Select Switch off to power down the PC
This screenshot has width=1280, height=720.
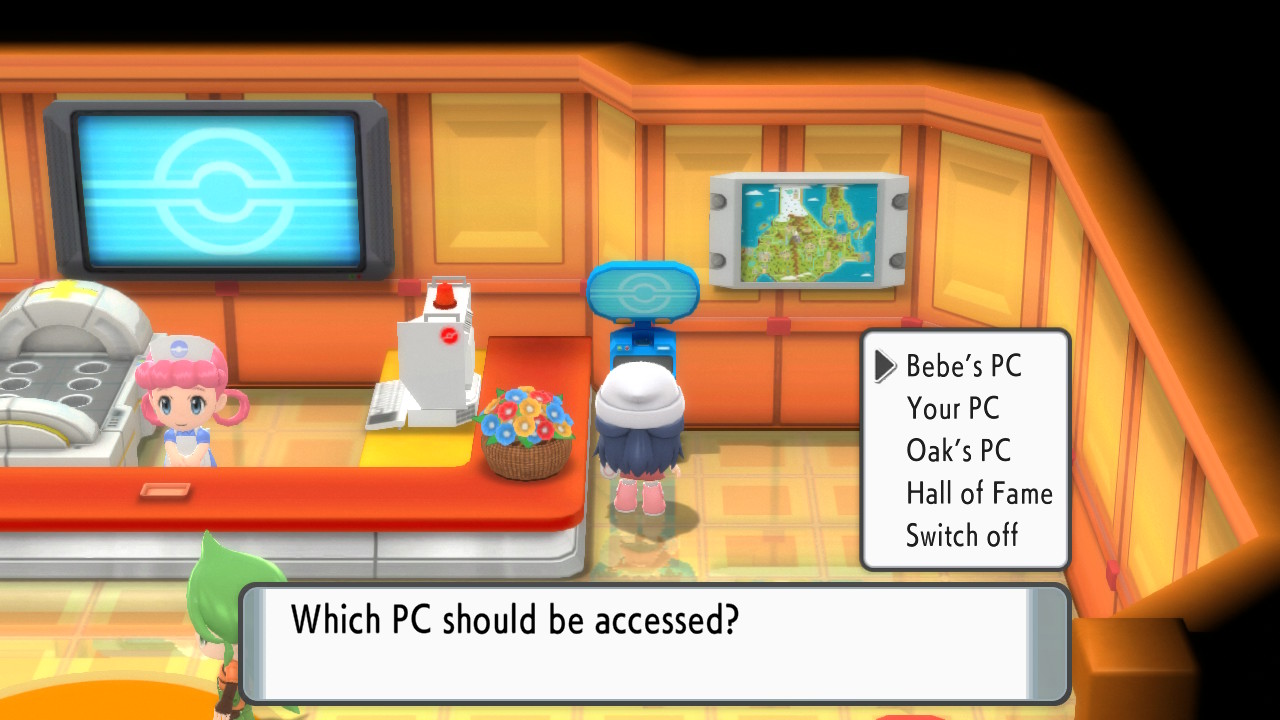961,535
